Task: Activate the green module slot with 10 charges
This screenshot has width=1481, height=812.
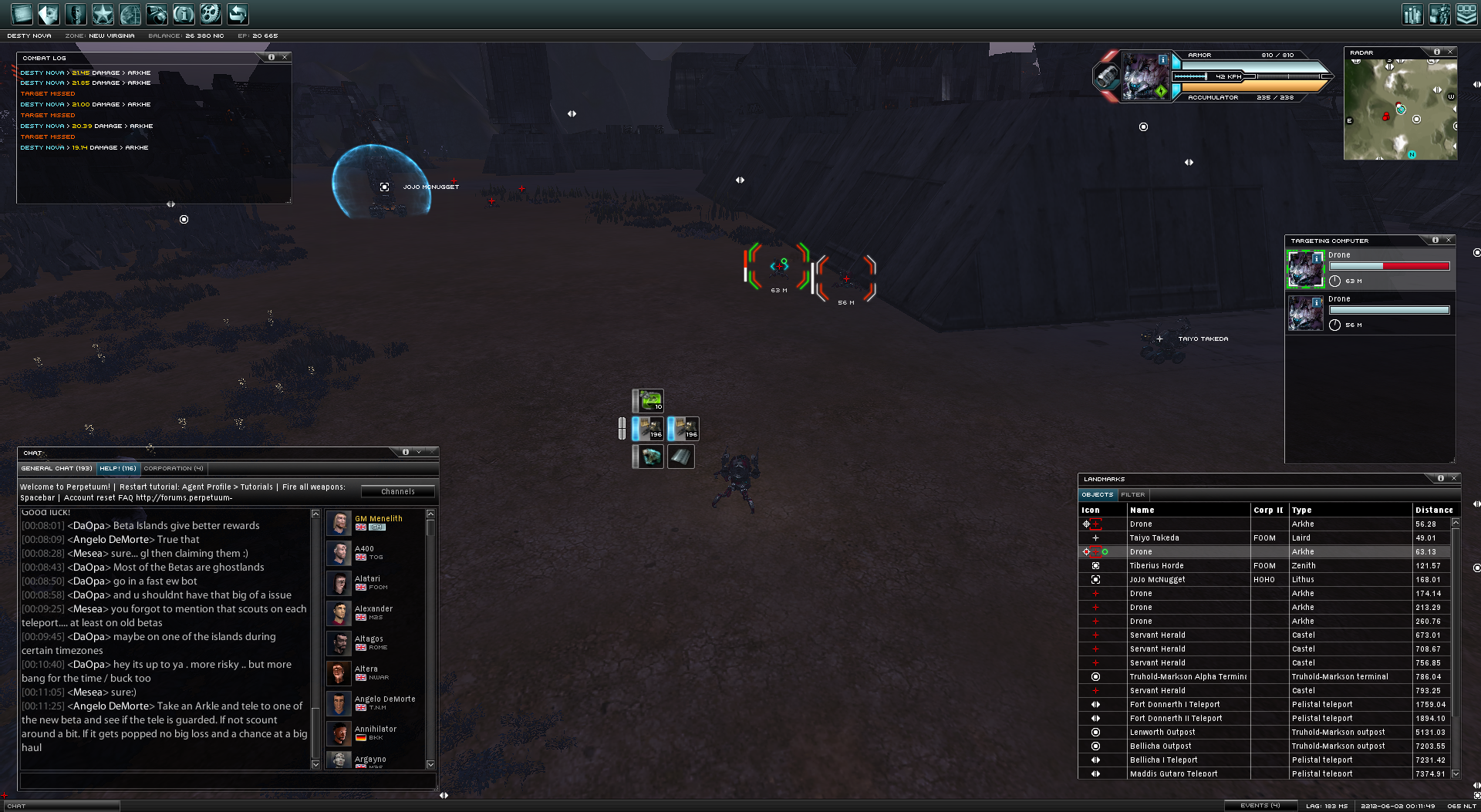Action: click(x=649, y=400)
